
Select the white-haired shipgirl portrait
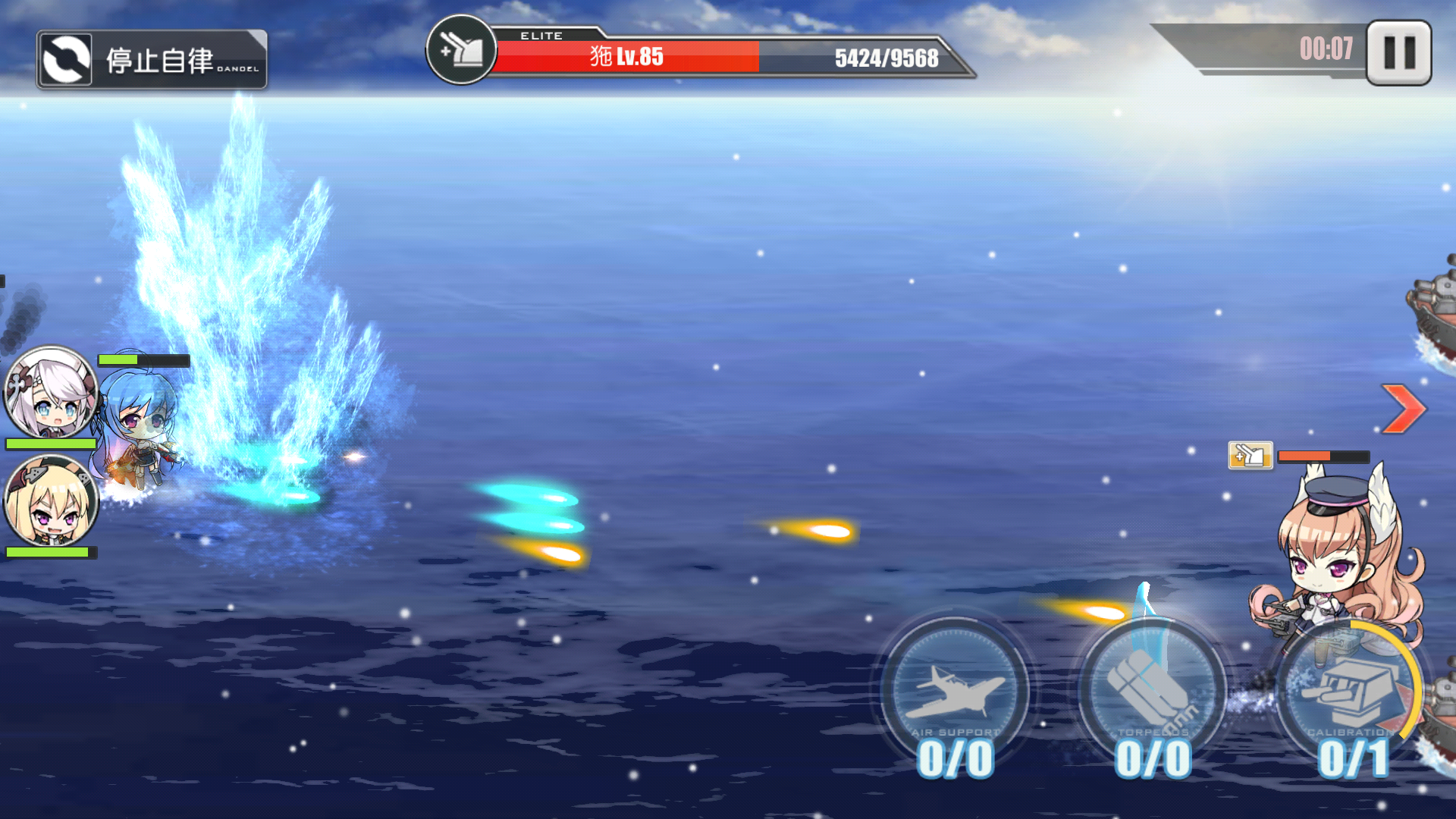pos(51,392)
